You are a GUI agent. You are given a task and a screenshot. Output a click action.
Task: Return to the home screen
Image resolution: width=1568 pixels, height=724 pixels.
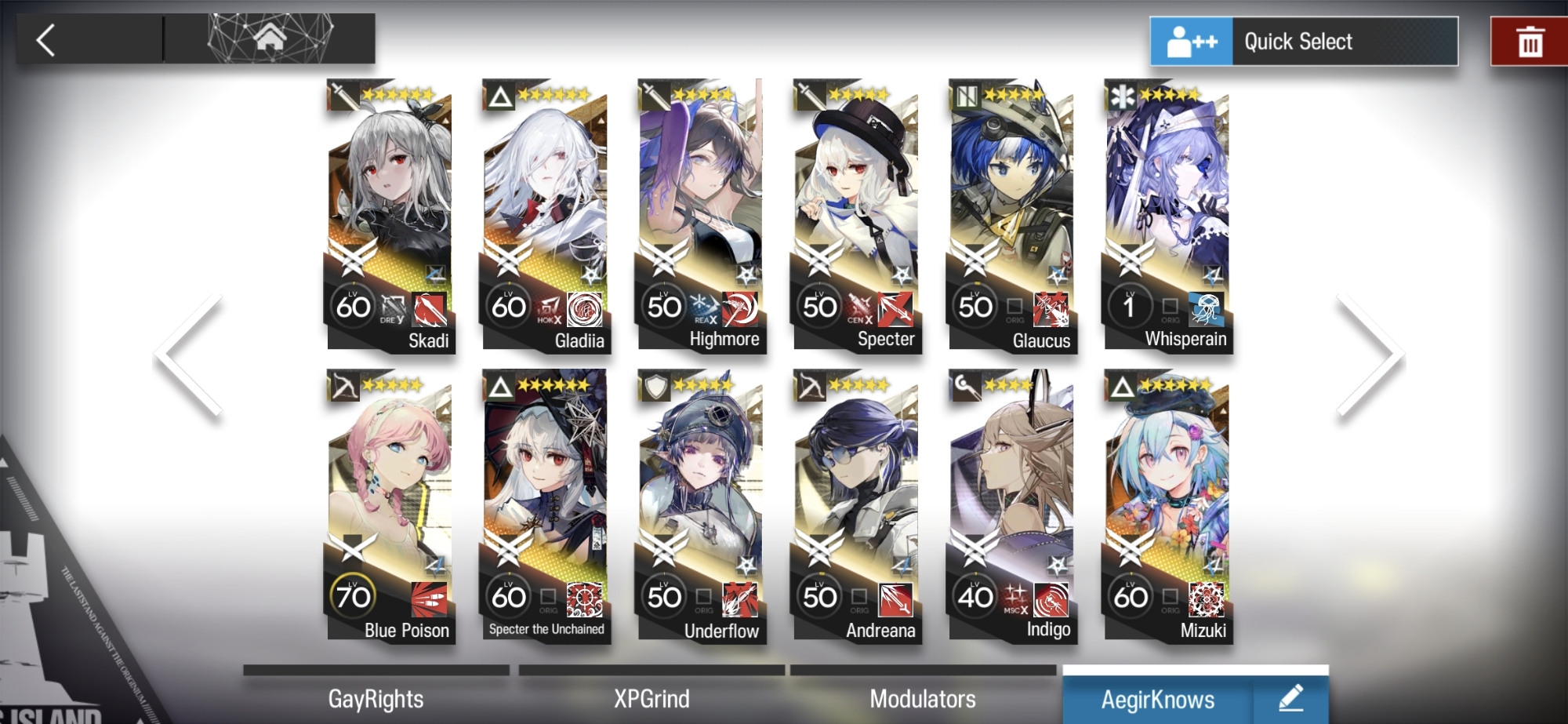point(269,38)
